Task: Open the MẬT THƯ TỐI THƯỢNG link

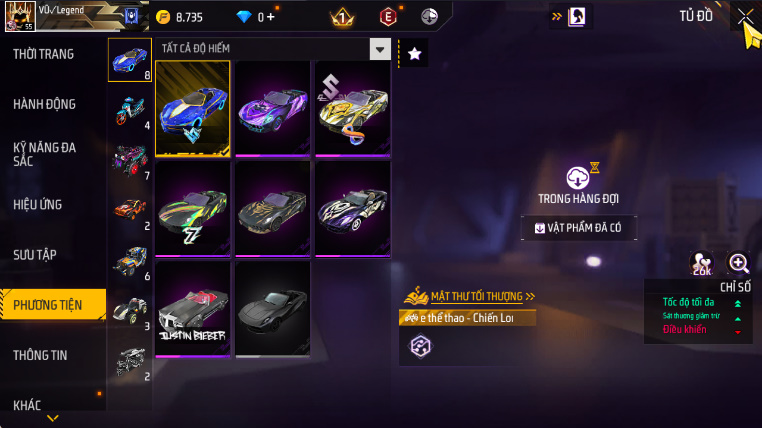Action: tap(476, 296)
